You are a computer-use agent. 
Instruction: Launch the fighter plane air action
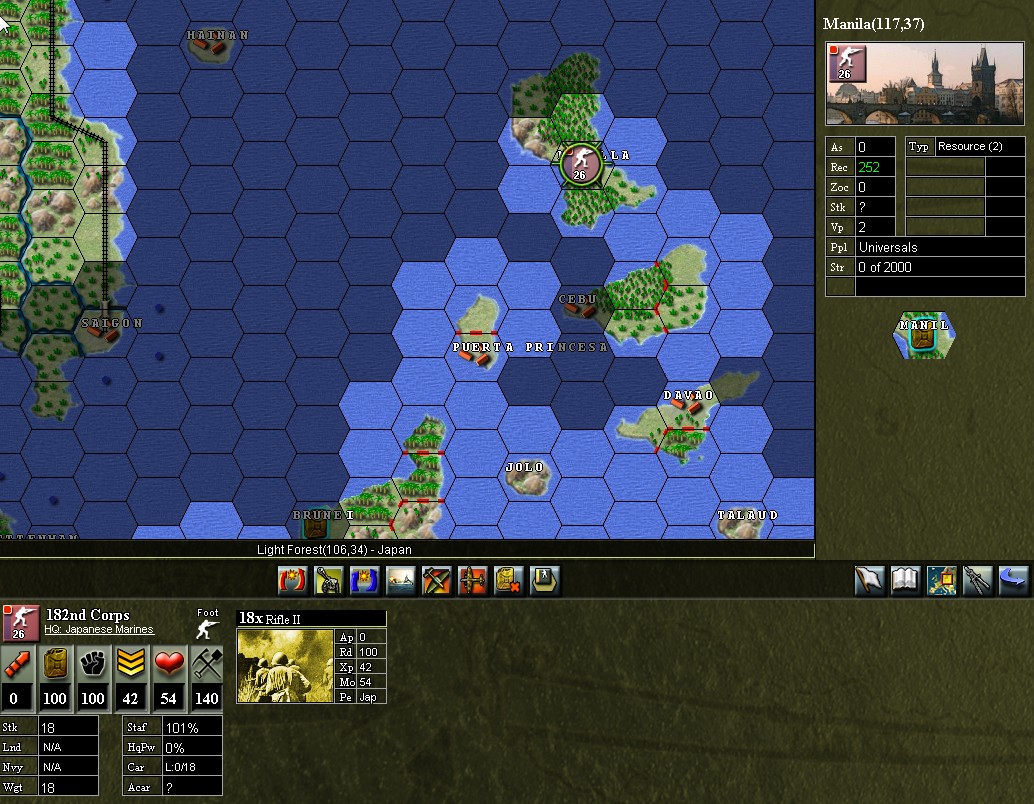click(x=437, y=580)
